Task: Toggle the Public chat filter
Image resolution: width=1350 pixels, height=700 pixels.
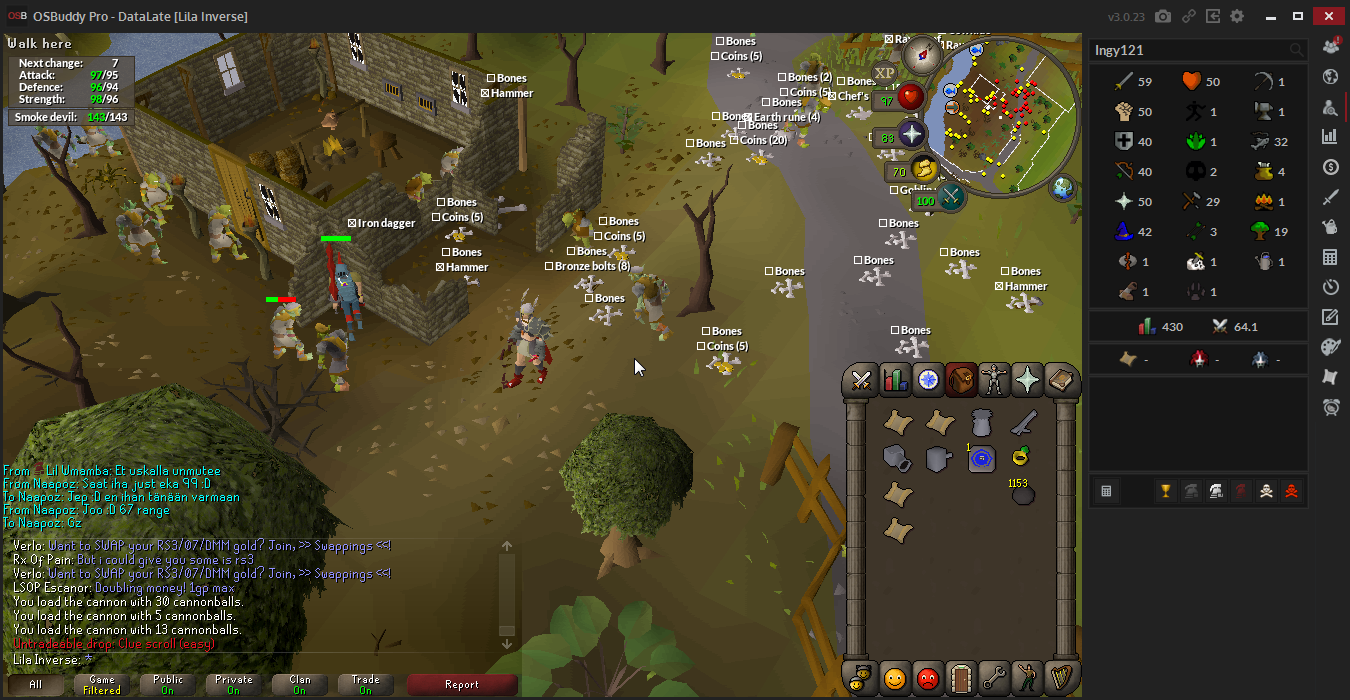Action: coord(167,685)
